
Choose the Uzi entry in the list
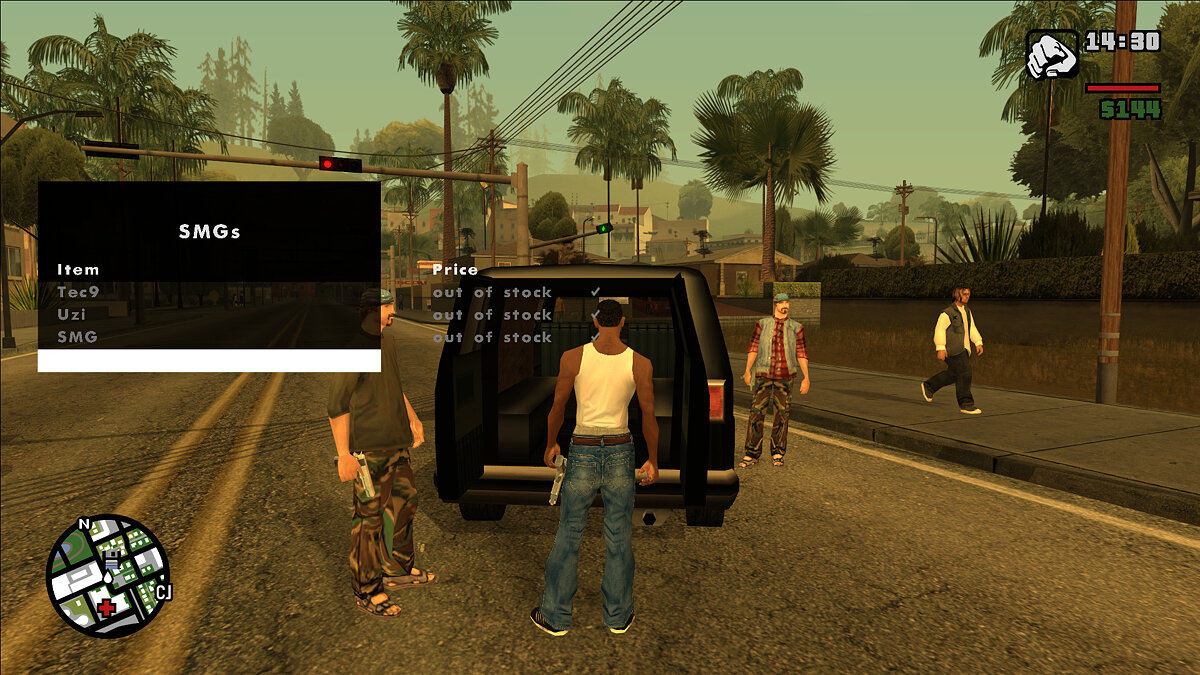[71, 314]
